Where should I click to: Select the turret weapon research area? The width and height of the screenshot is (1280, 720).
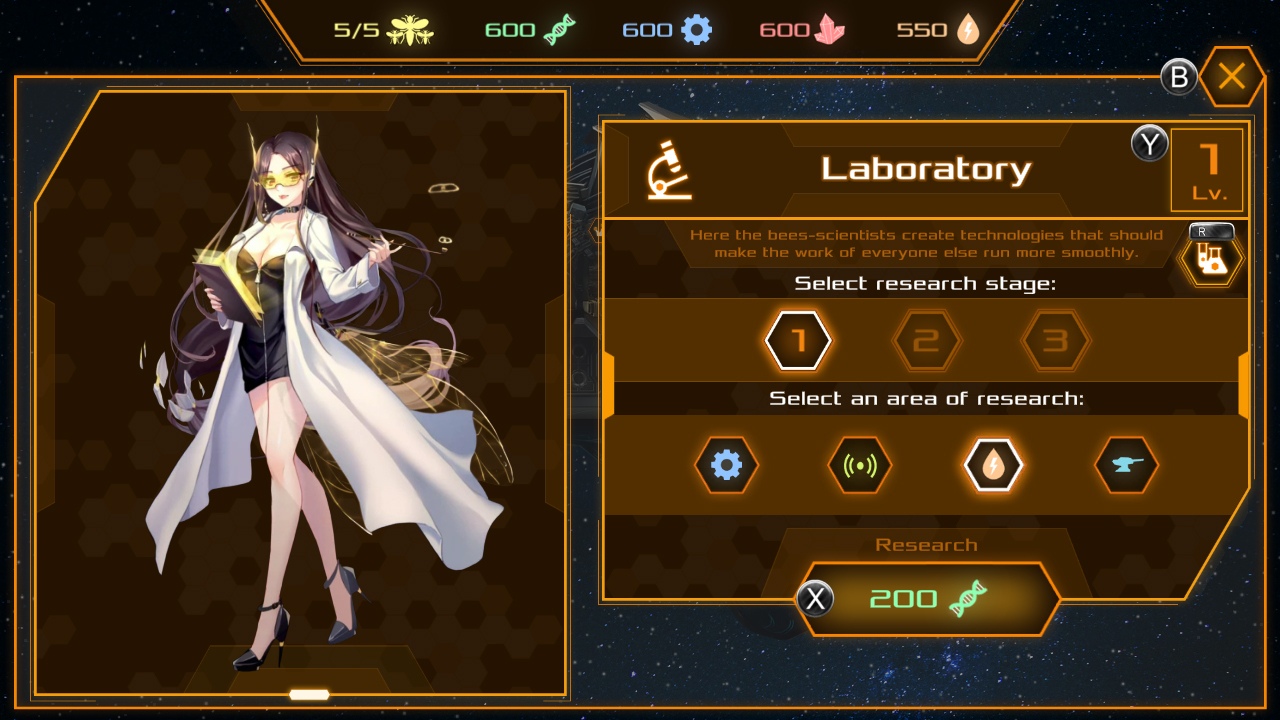(1126, 465)
